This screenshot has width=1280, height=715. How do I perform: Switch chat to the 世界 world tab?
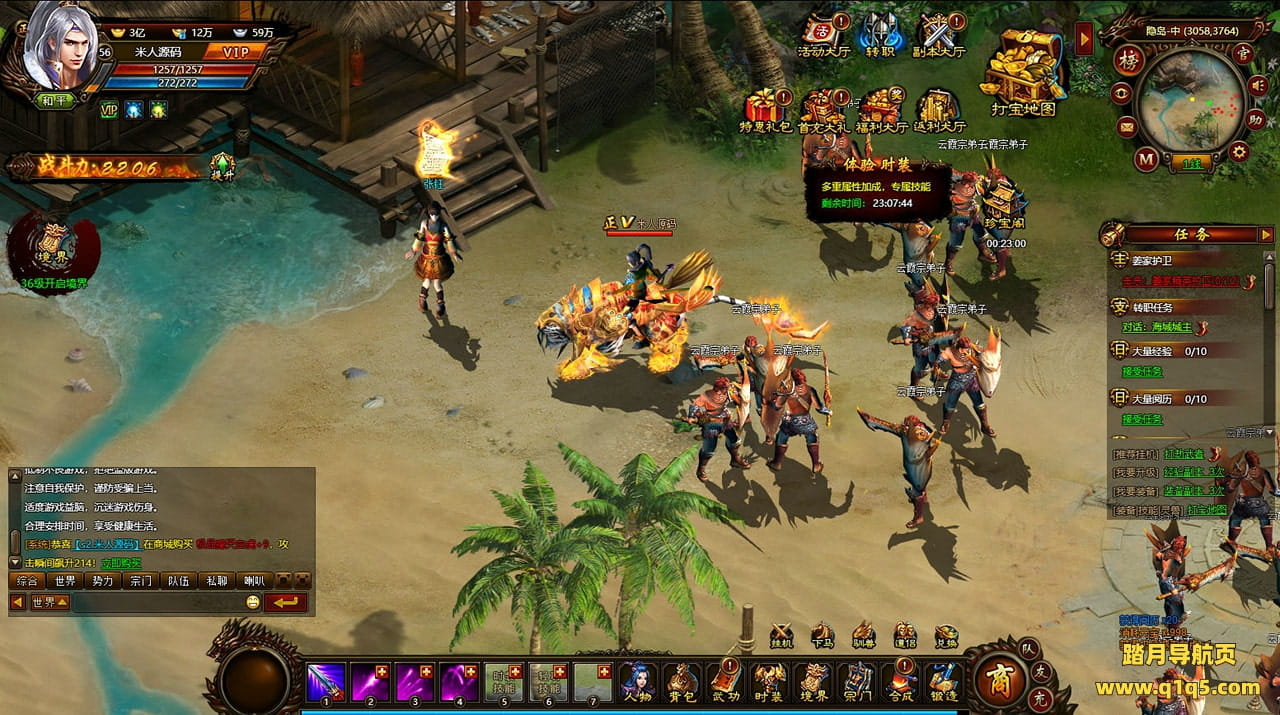click(x=66, y=581)
